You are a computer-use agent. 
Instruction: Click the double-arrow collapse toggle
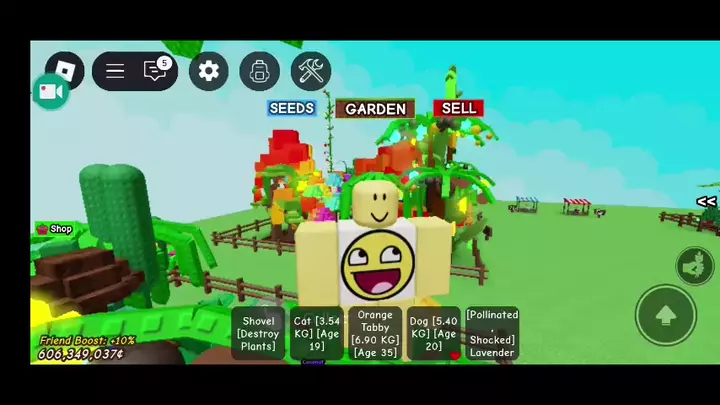coord(706,202)
